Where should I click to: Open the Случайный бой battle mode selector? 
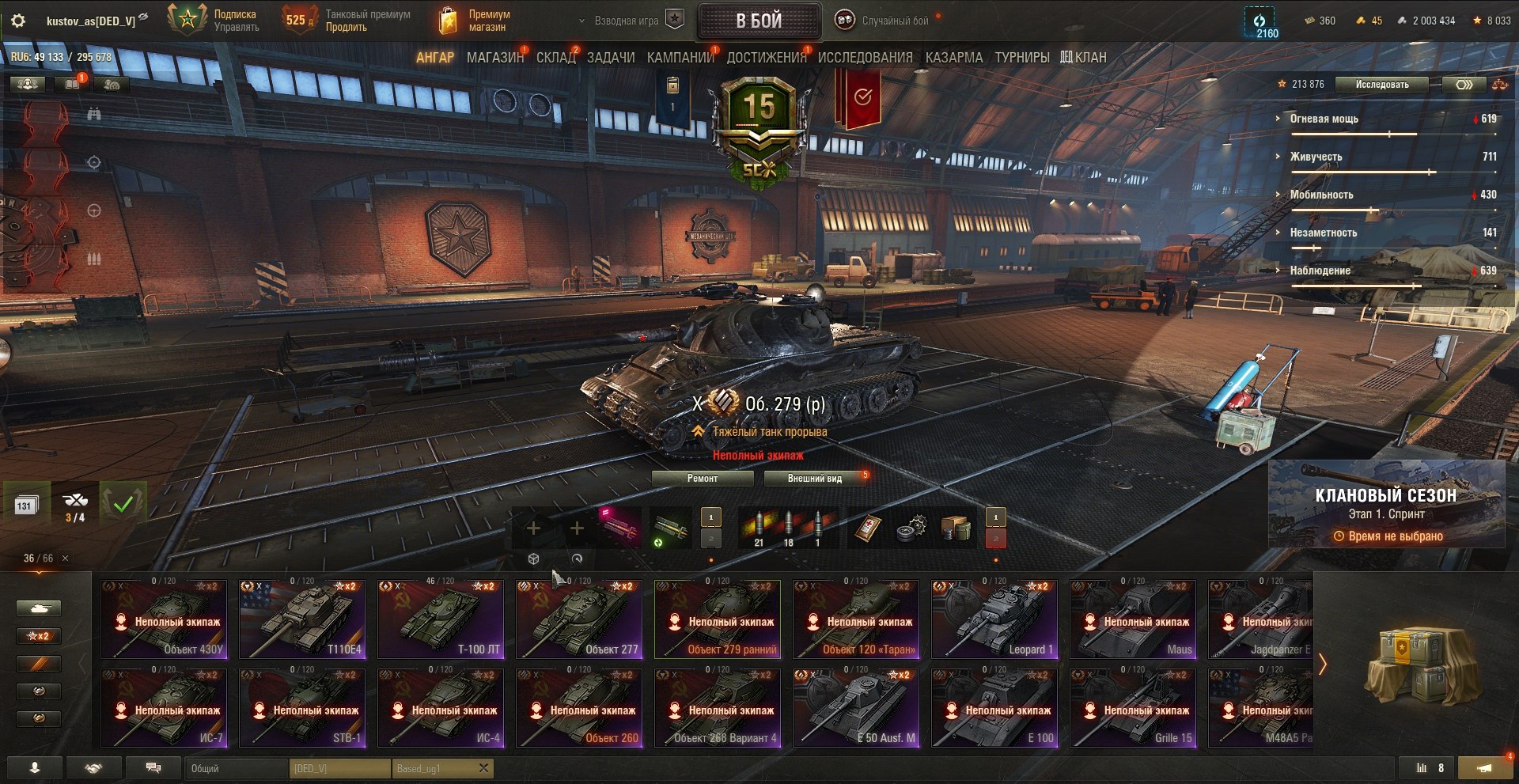pyautogui.click(x=885, y=21)
